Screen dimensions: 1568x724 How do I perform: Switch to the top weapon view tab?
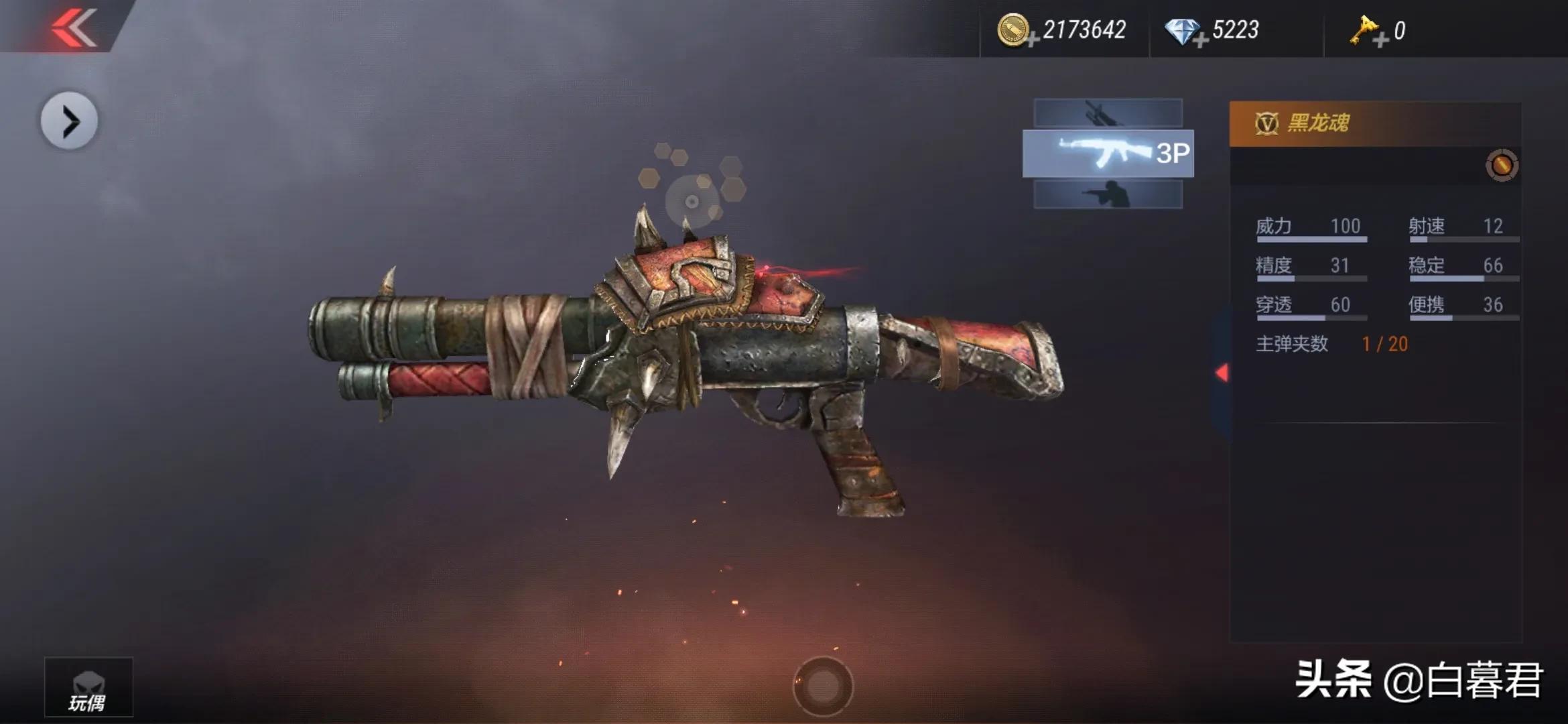[x=1108, y=113]
